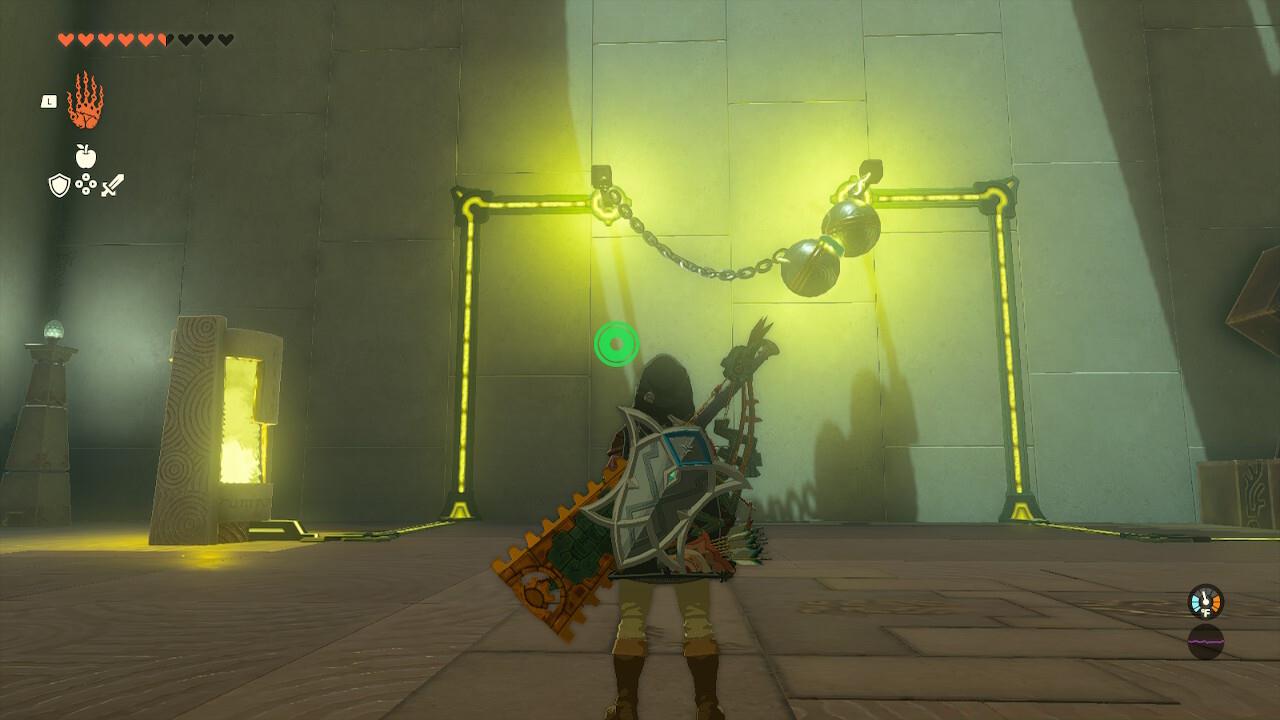The height and width of the screenshot is (720, 1280).
Task: Select the Zonai rune icon between shield and sword
Action: [x=86, y=185]
